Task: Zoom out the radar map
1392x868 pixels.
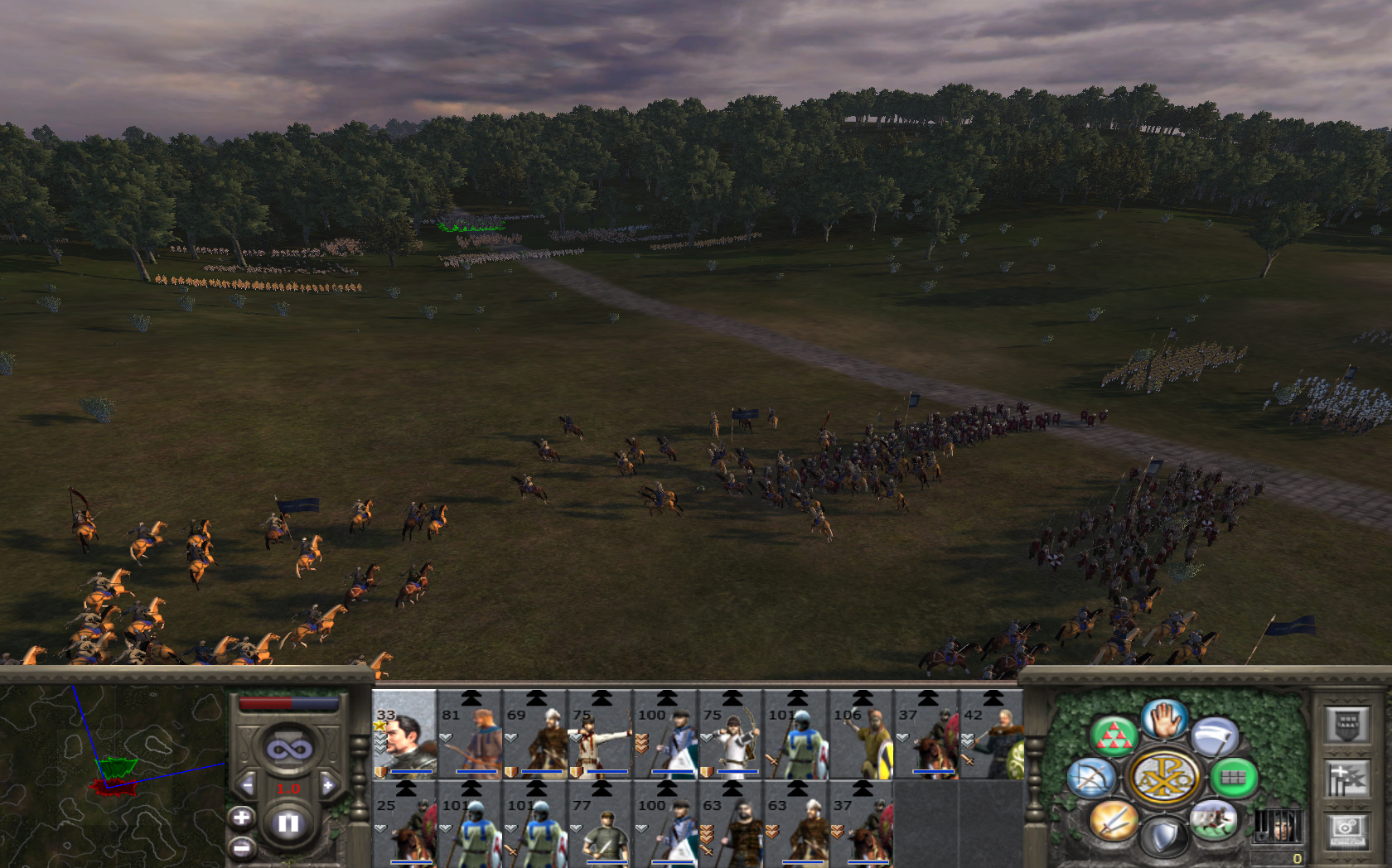Action: (x=241, y=847)
